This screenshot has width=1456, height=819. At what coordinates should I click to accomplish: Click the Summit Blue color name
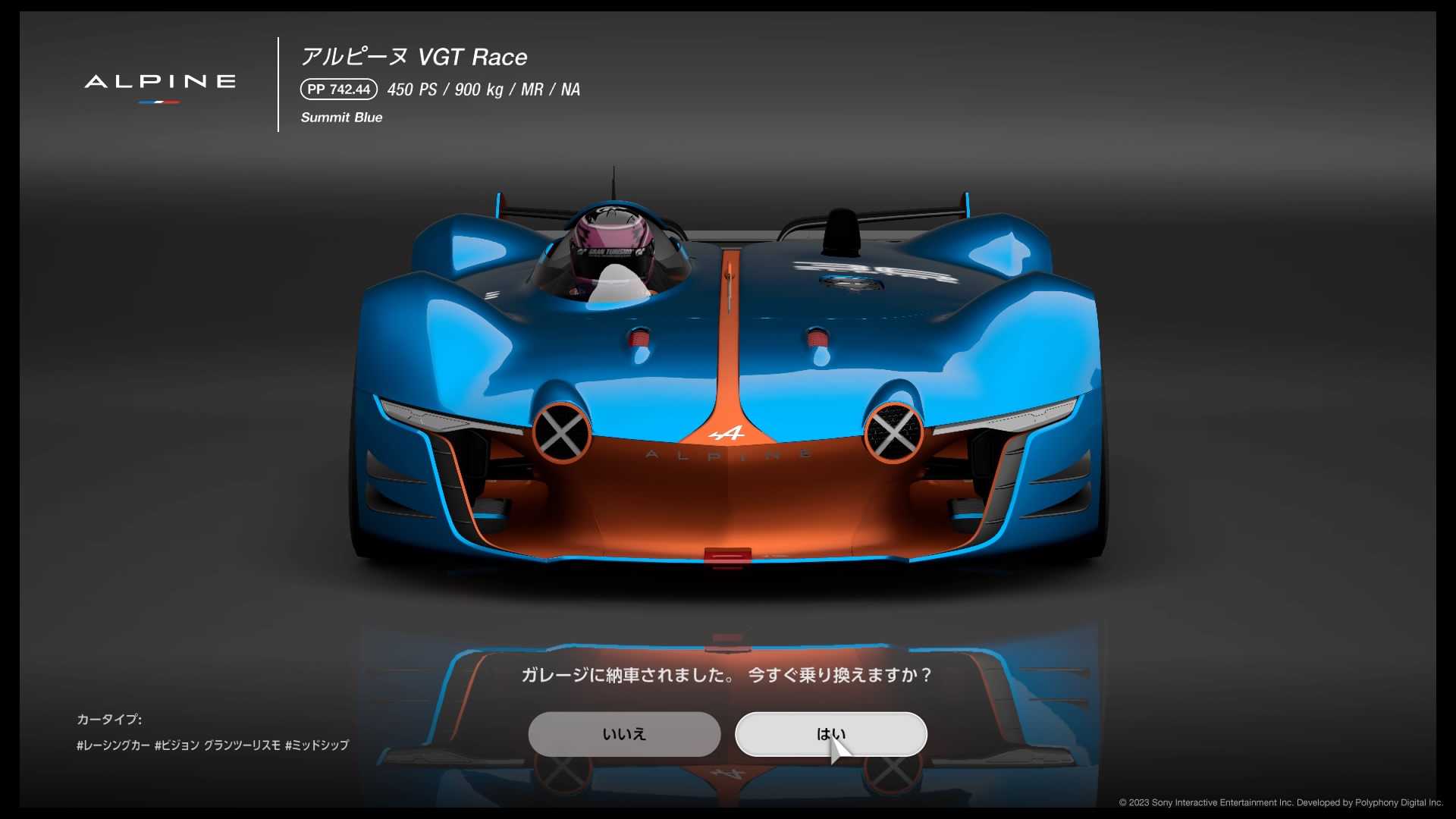point(341,118)
